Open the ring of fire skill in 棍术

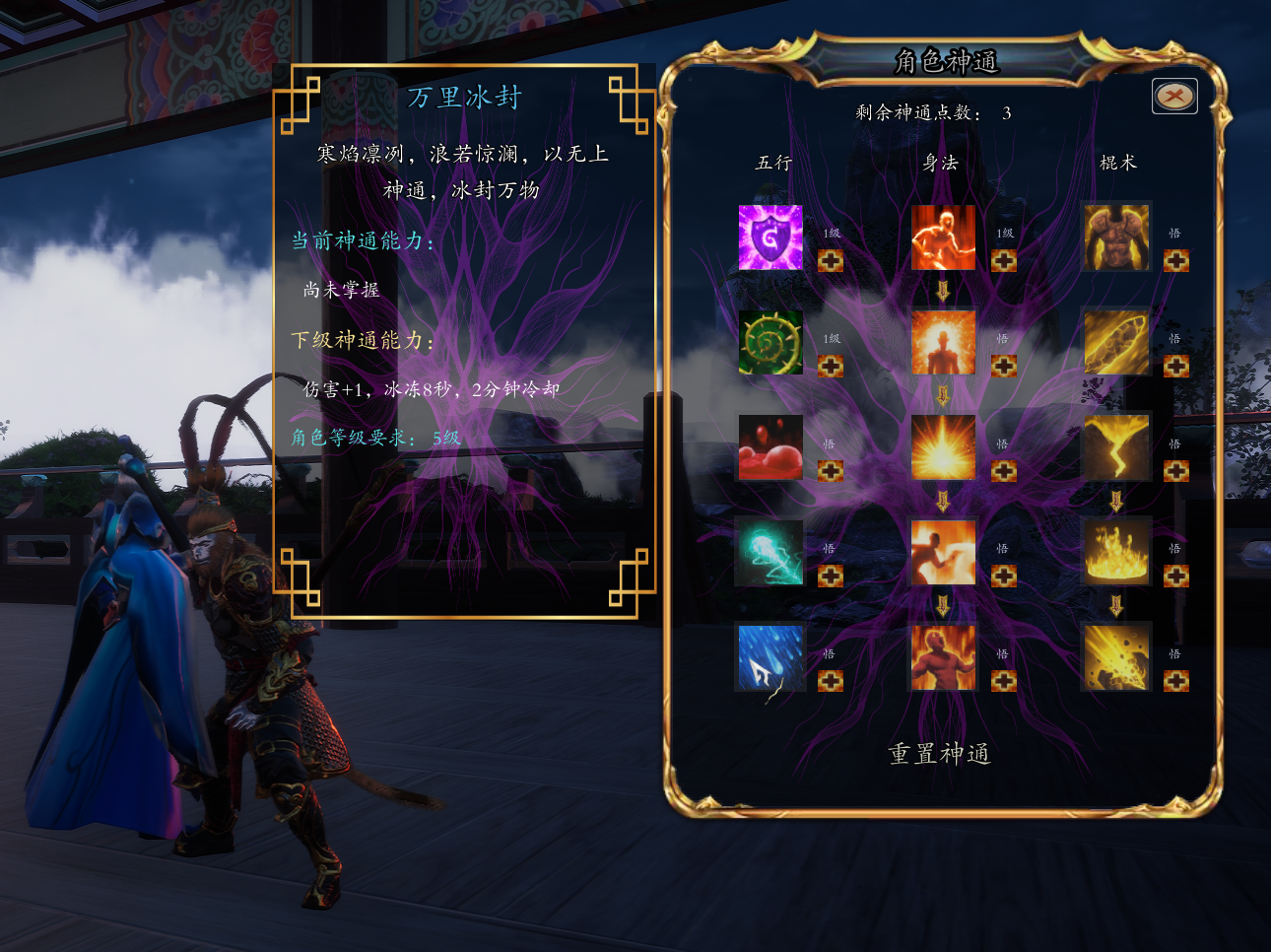(1115, 552)
